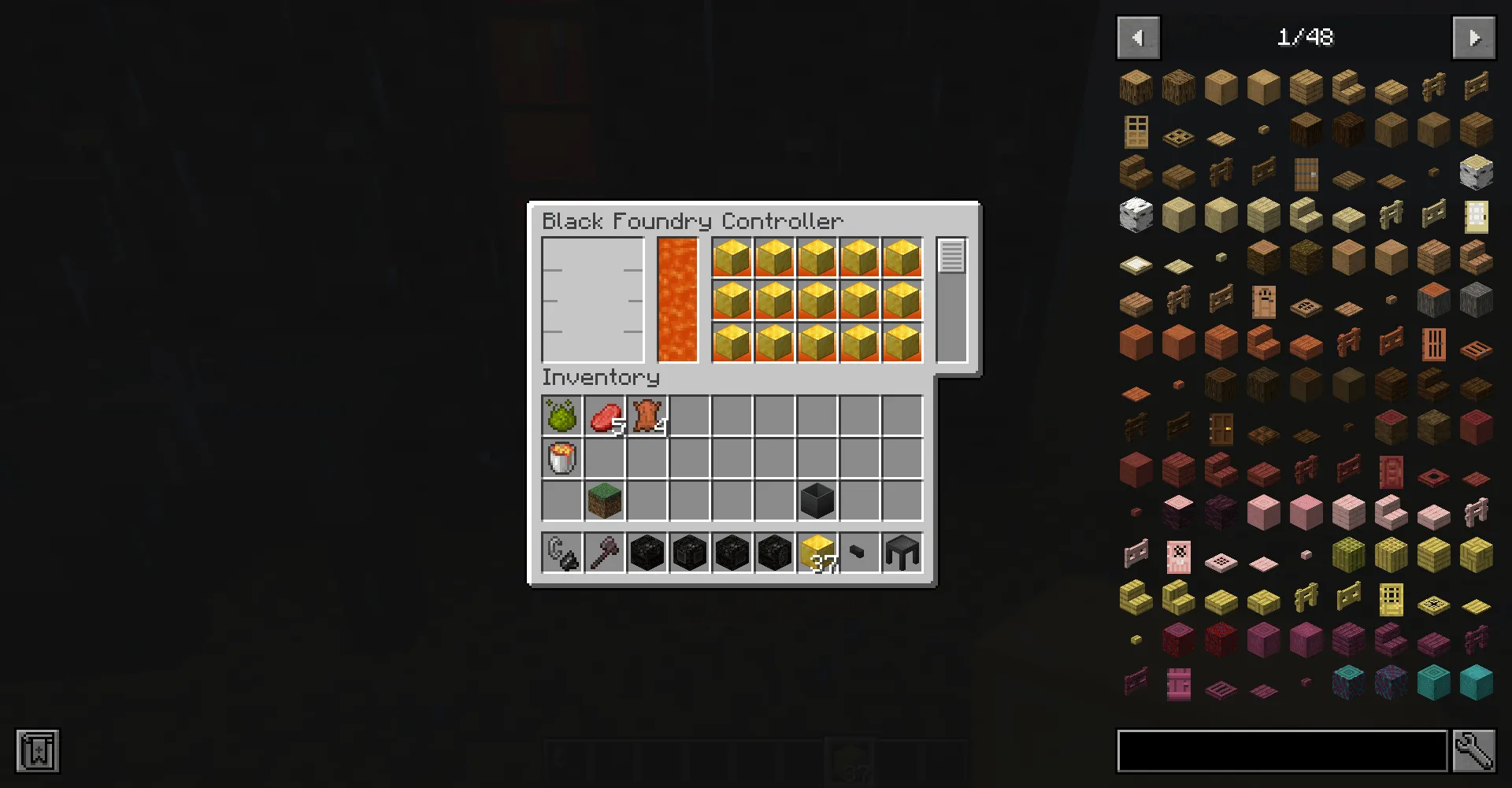Click the grass block in the inventory
1512x788 pixels.
click(x=605, y=501)
